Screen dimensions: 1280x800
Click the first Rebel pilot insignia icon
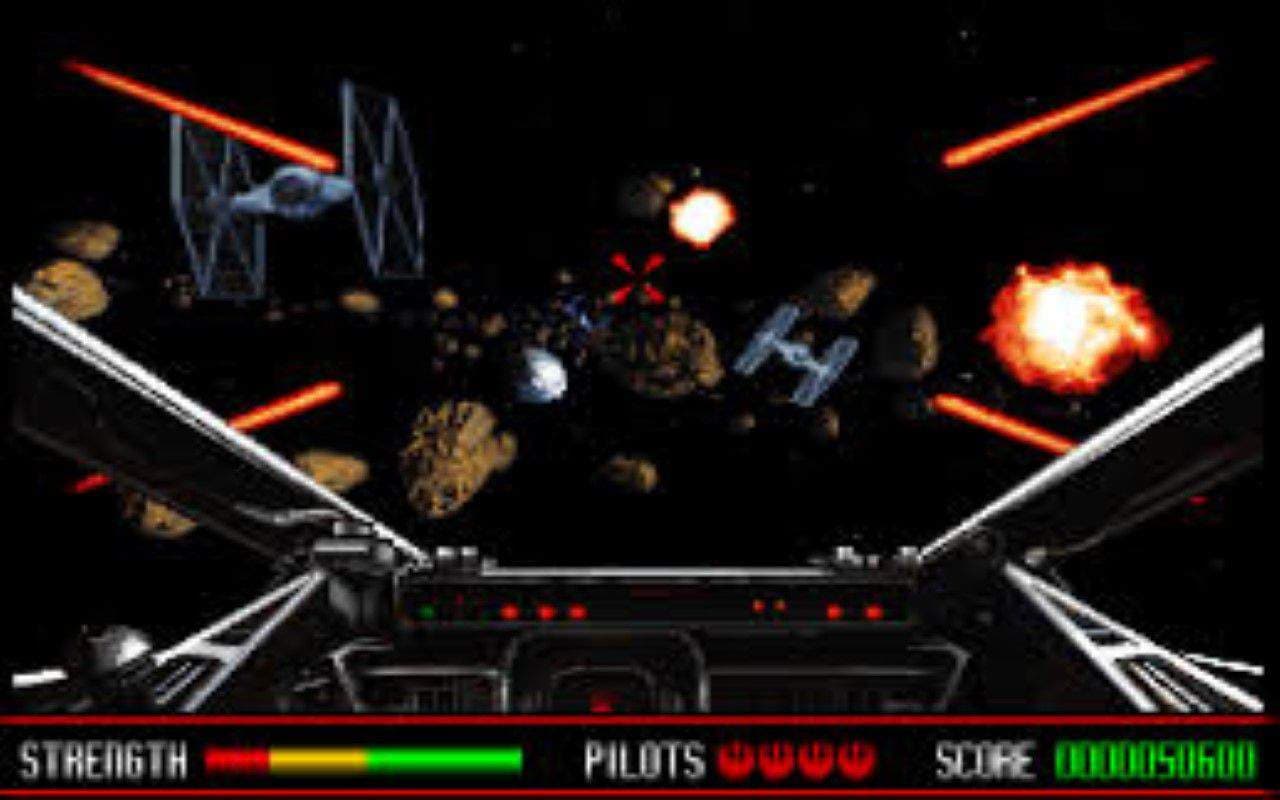pyautogui.click(x=732, y=760)
